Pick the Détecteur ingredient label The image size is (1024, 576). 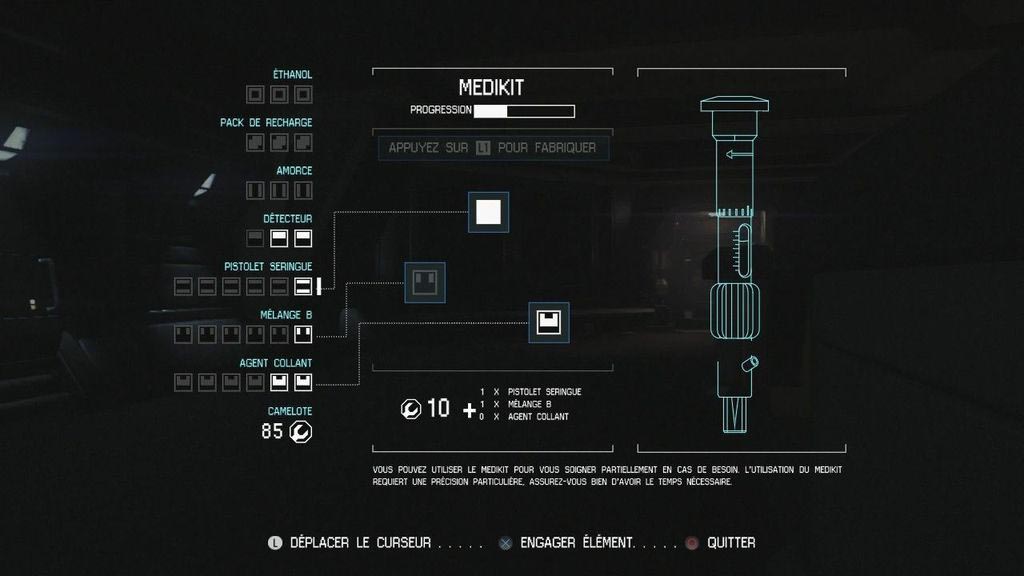[x=288, y=219]
